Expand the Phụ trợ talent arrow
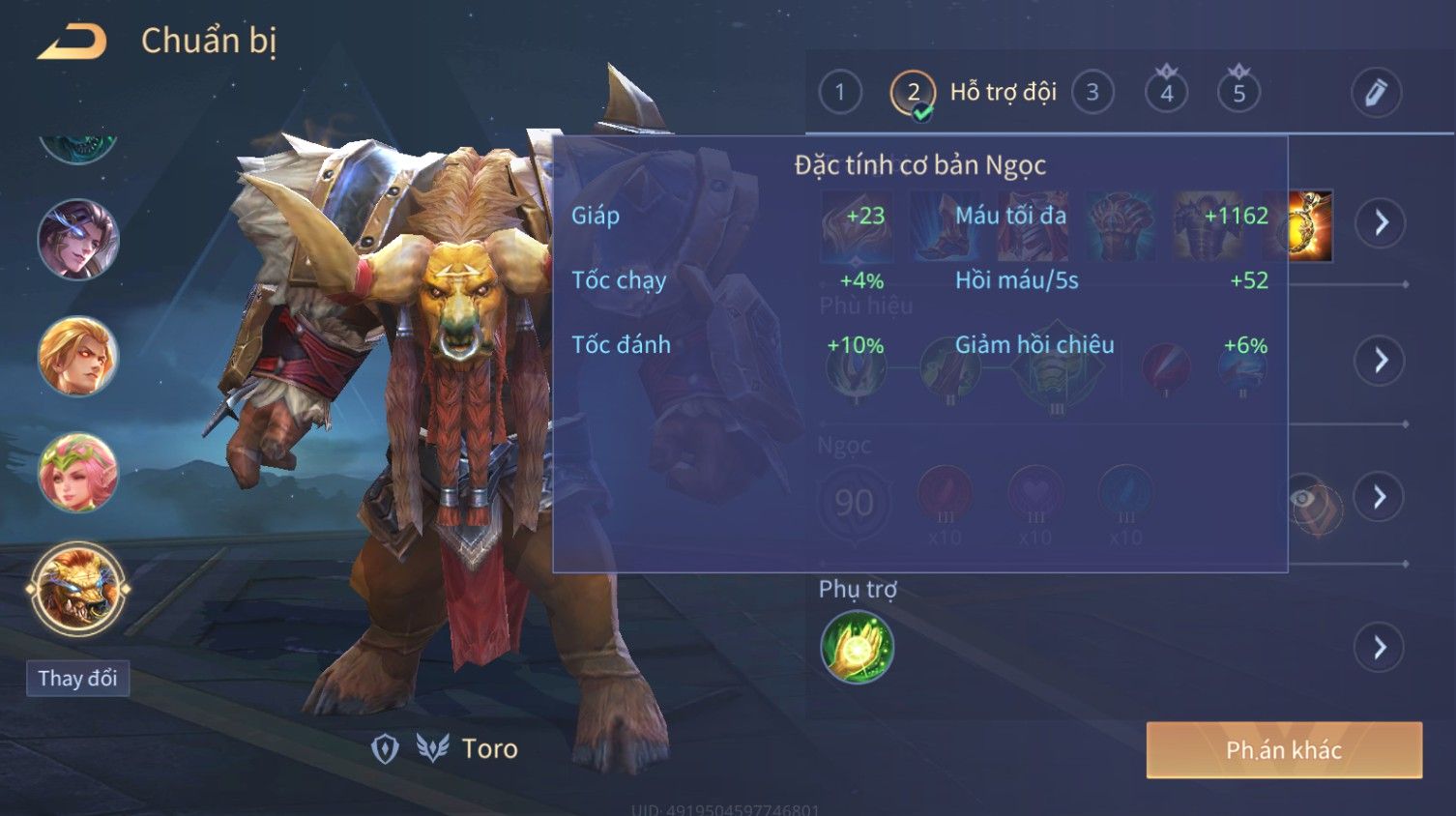 1381,647
